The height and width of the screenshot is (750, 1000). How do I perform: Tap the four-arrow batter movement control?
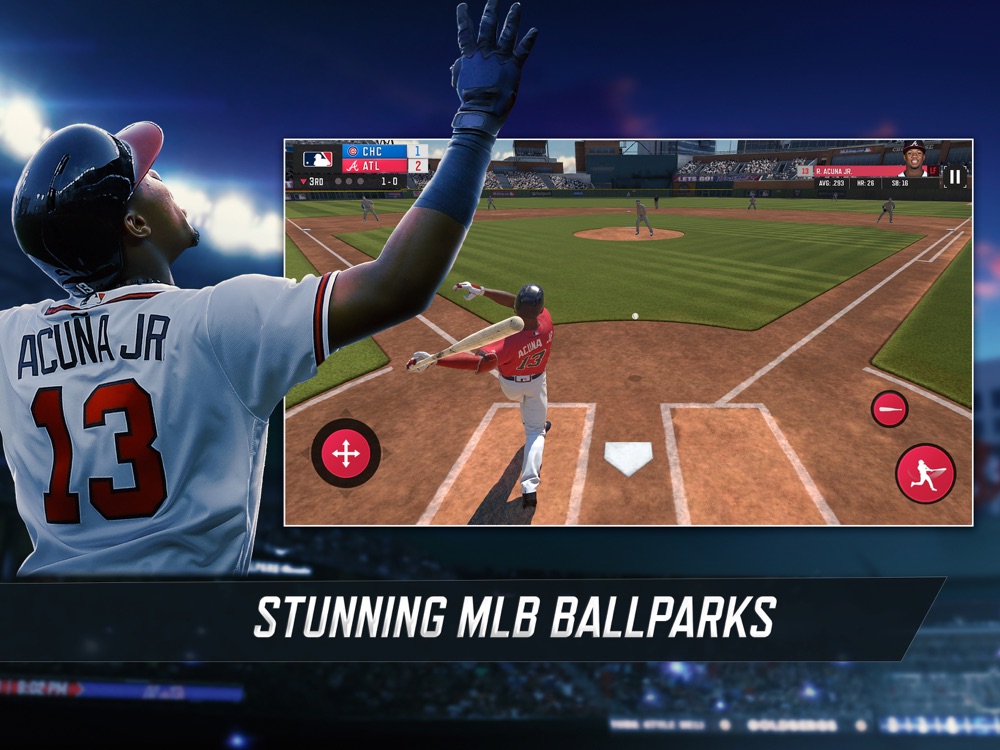click(x=346, y=454)
